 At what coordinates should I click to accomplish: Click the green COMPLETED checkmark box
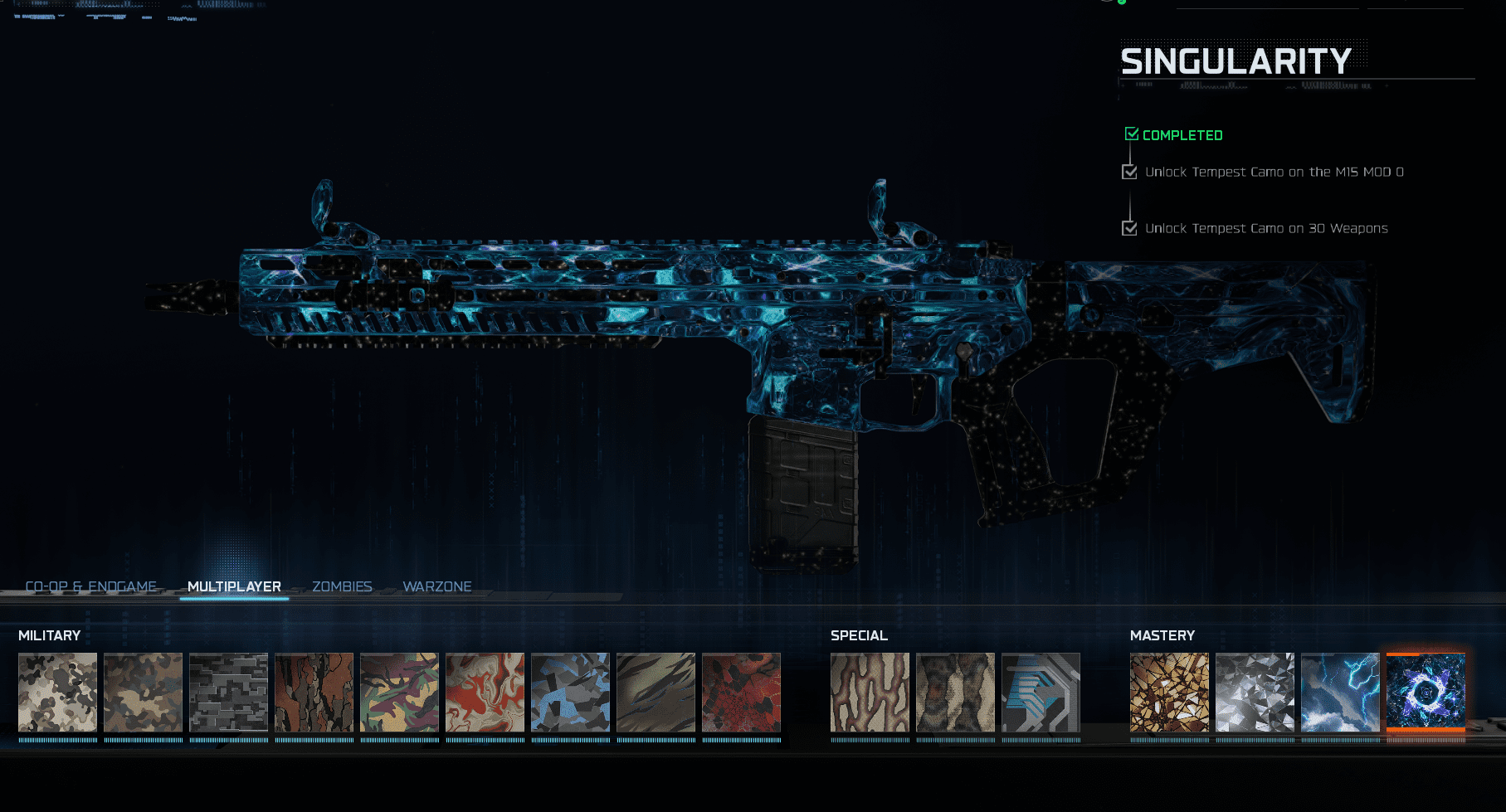pos(1131,132)
